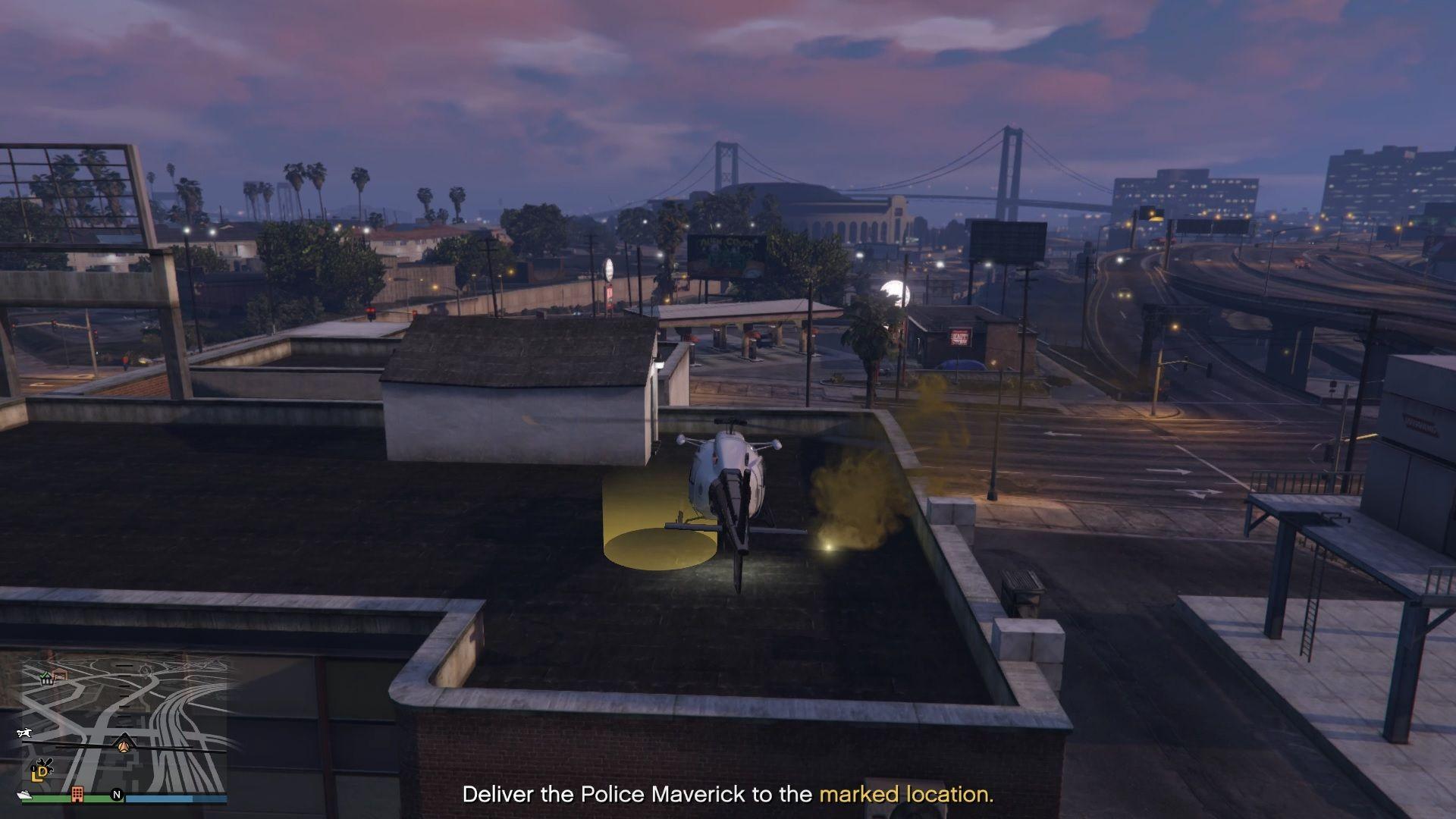This screenshot has width=1456, height=819.
Task: Click the owned property house icon with green checkmark
Action: pyautogui.click(x=46, y=679)
